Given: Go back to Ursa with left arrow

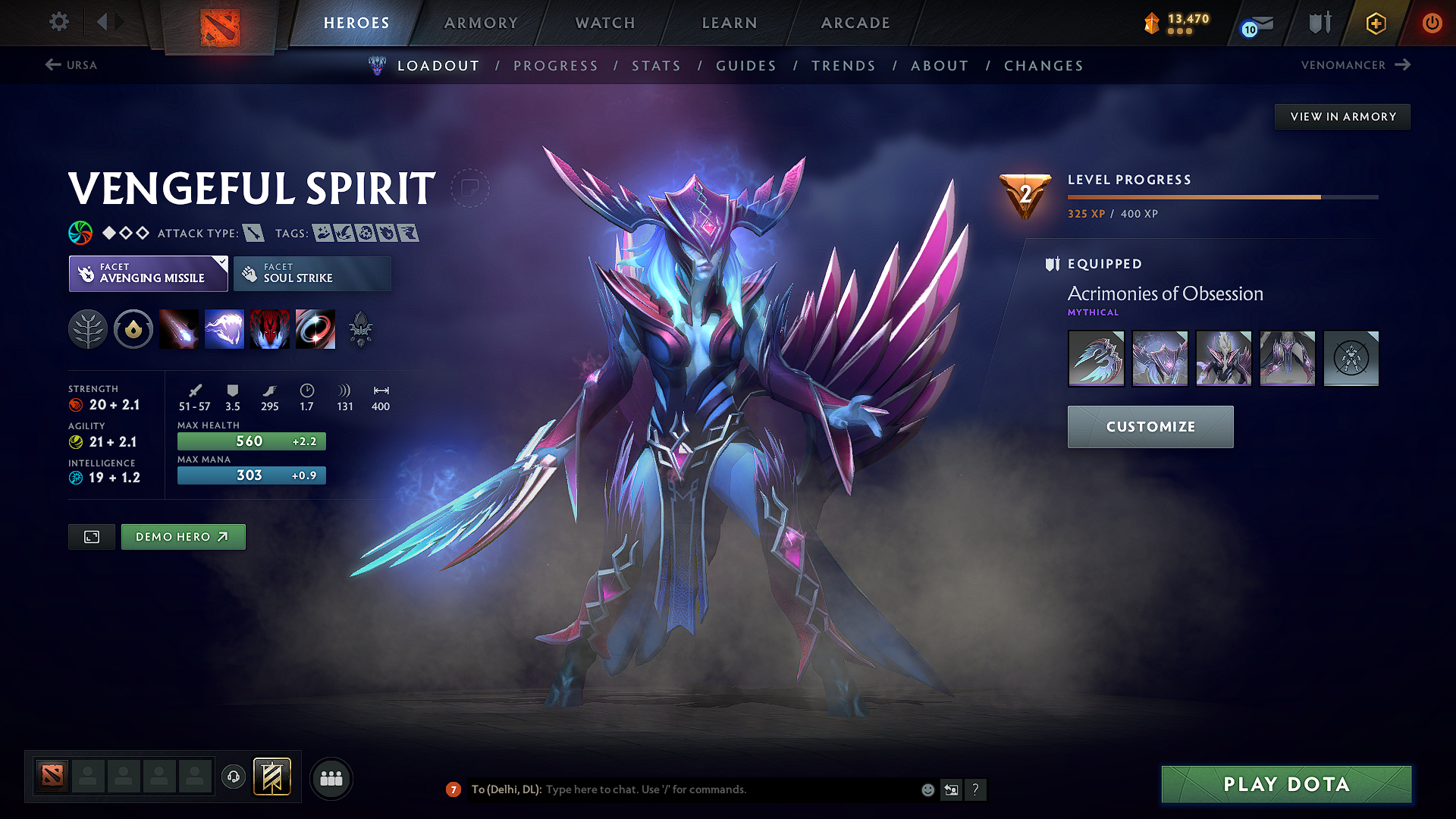Looking at the screenshot, I should [x=52, y=64].
